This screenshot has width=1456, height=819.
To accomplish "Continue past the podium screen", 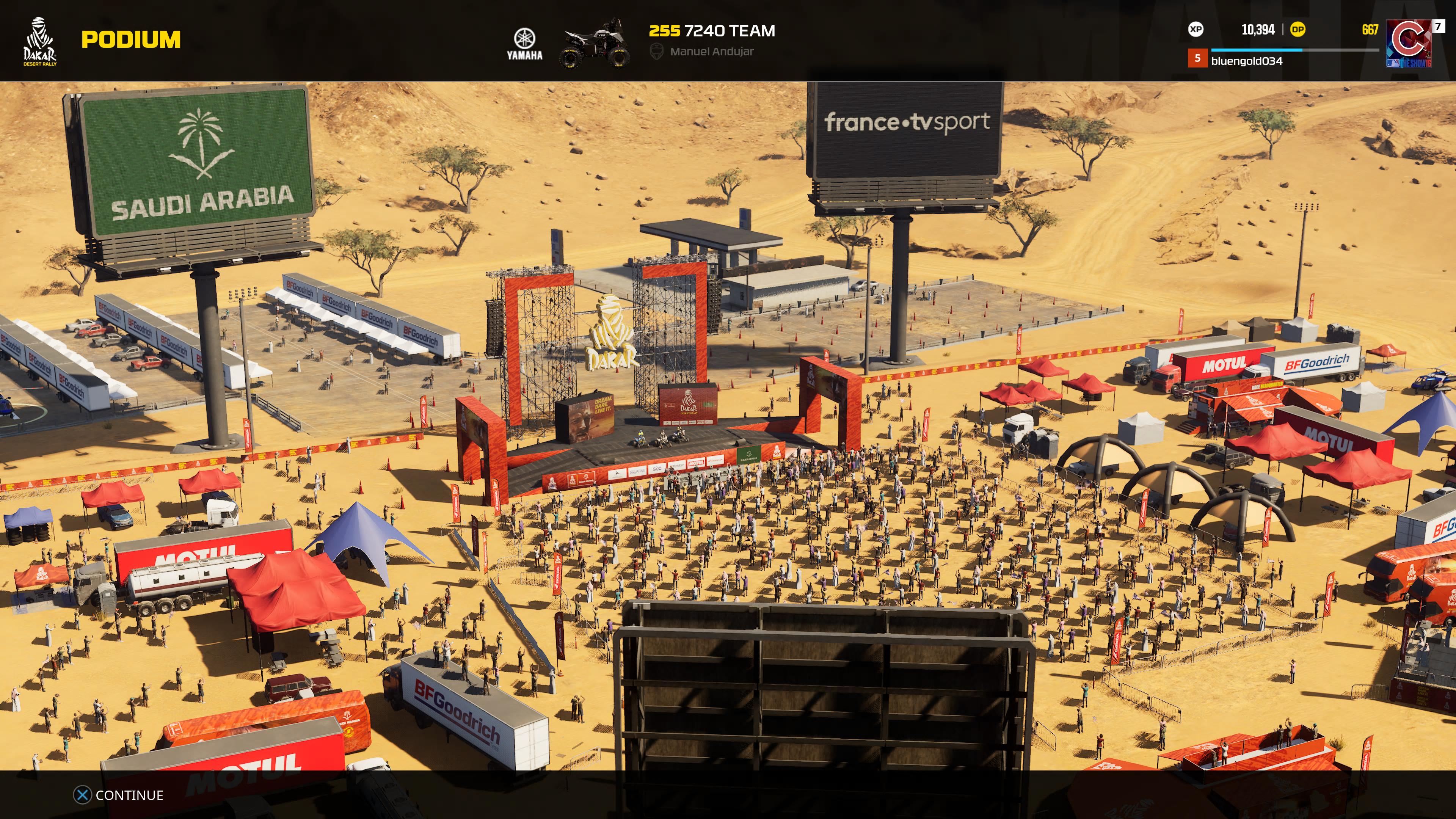I will coord(119,795).
